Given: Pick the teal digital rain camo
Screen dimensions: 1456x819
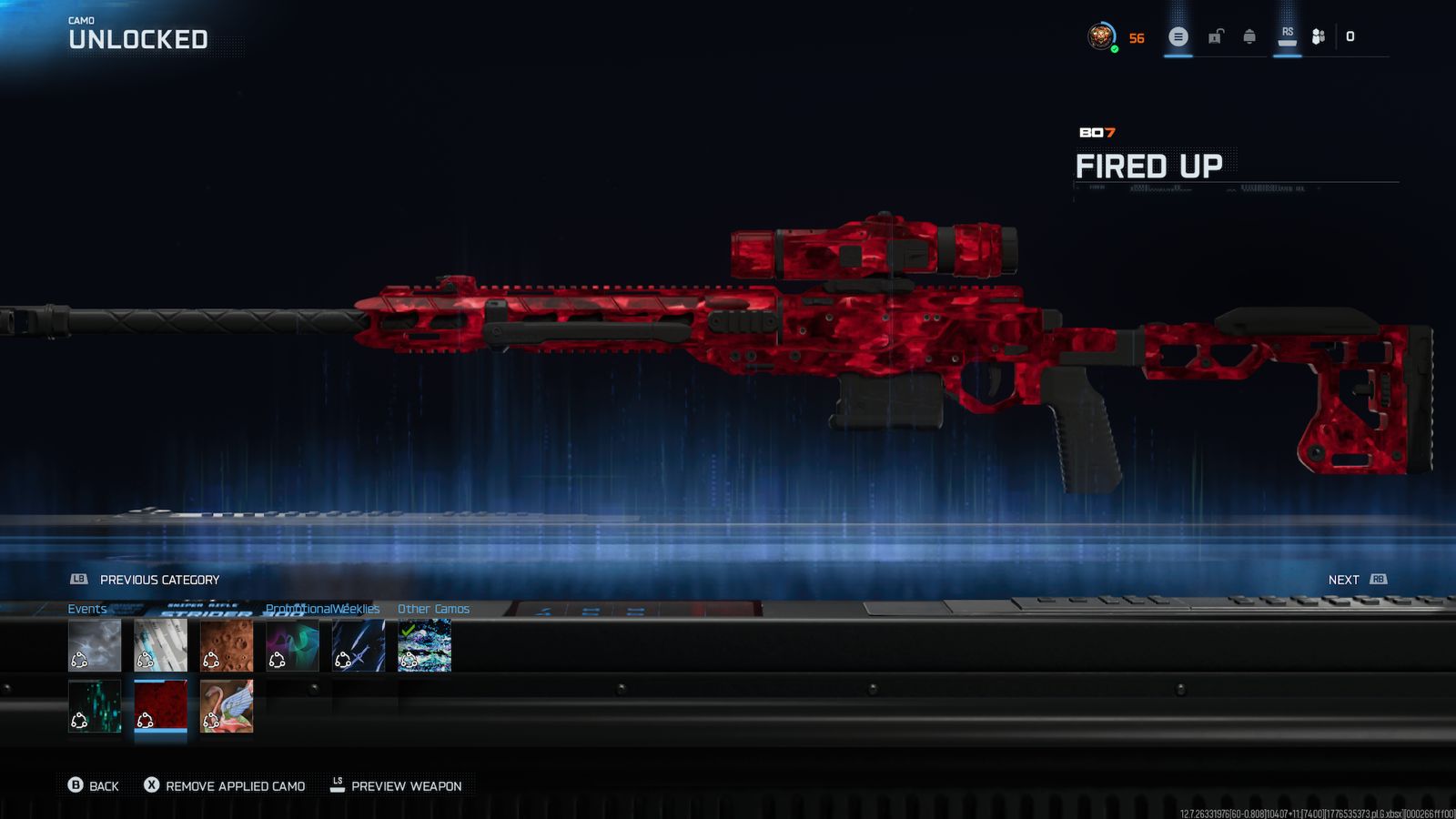Looking at the screenshot, I should point(95,706).
